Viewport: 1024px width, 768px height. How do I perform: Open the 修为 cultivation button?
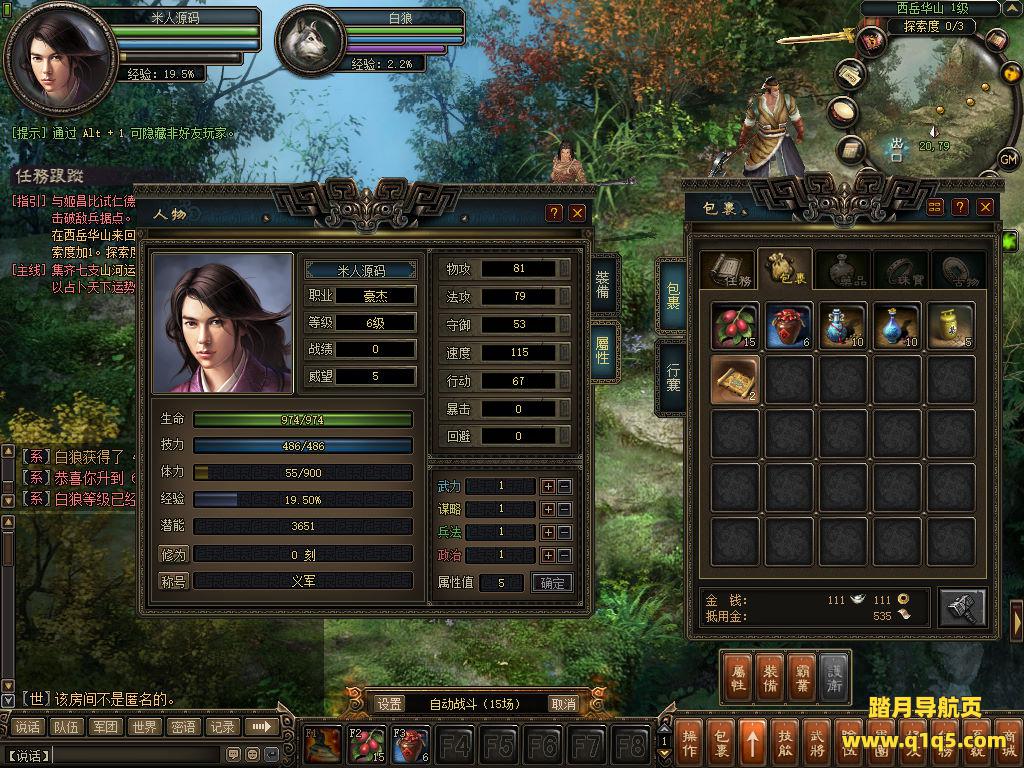(173, 554)
